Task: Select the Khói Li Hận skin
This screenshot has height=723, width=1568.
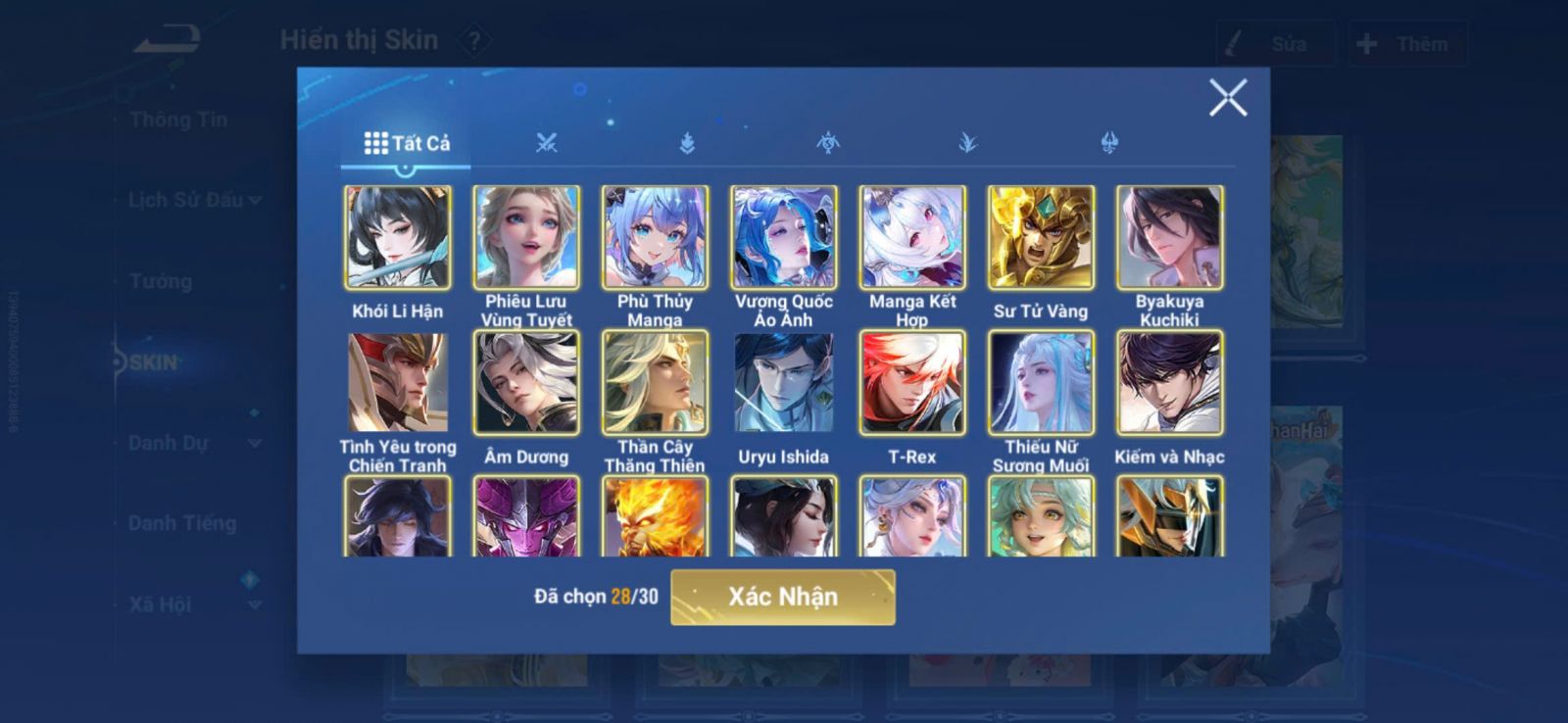Action: coord(398,238)
